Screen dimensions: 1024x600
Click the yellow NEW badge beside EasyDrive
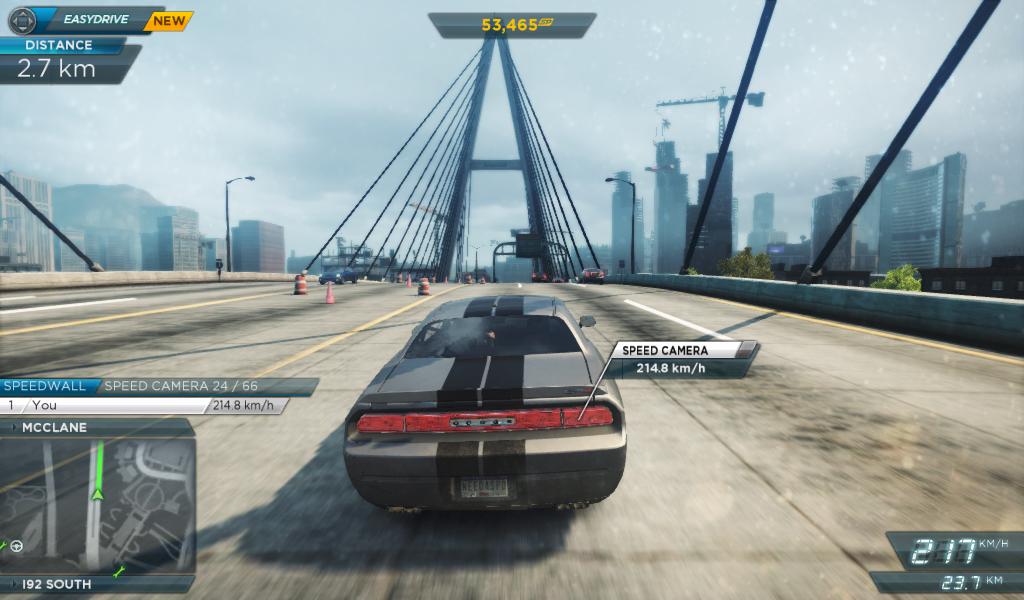point(173,20)
